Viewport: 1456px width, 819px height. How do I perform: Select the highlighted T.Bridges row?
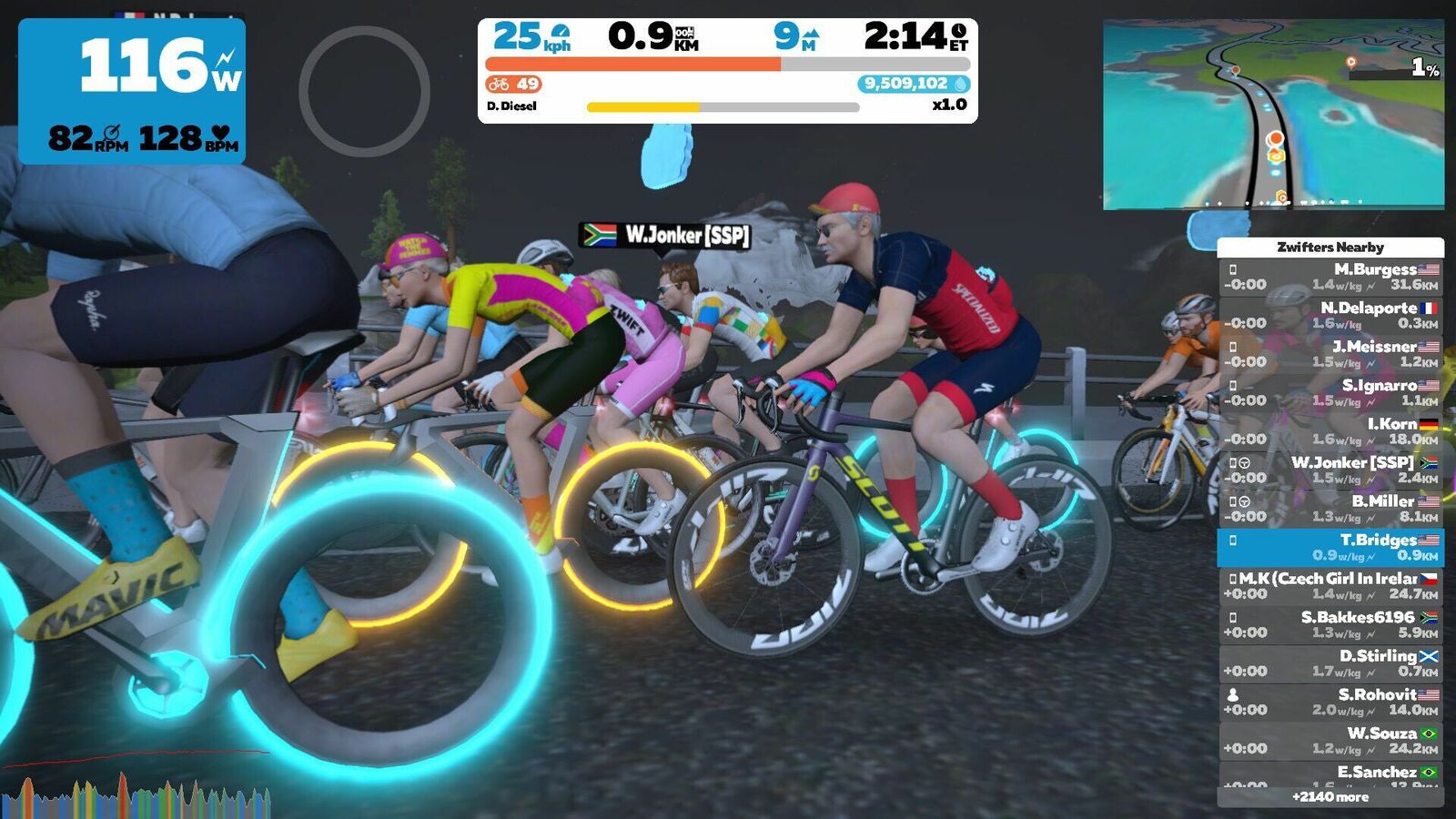tap(1330, 547)
